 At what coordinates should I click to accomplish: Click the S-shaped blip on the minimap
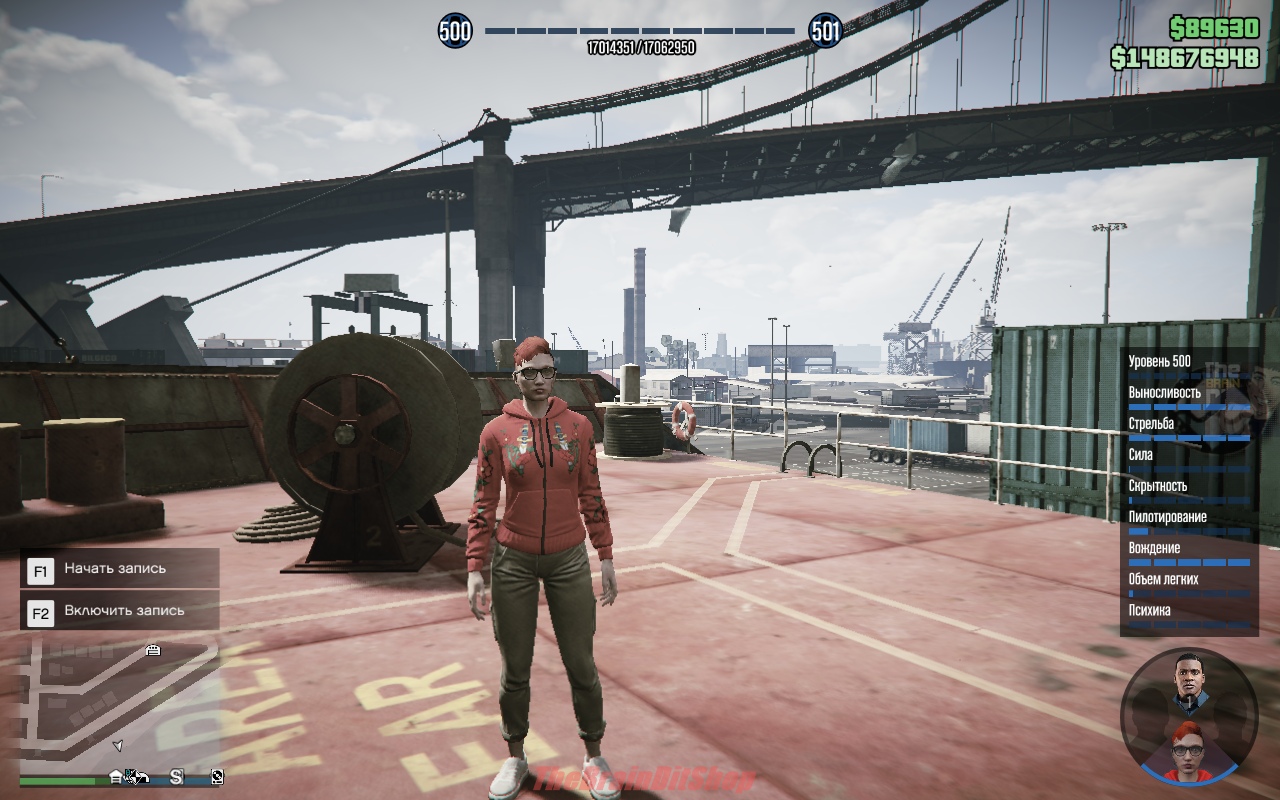(x=176, y=776)
